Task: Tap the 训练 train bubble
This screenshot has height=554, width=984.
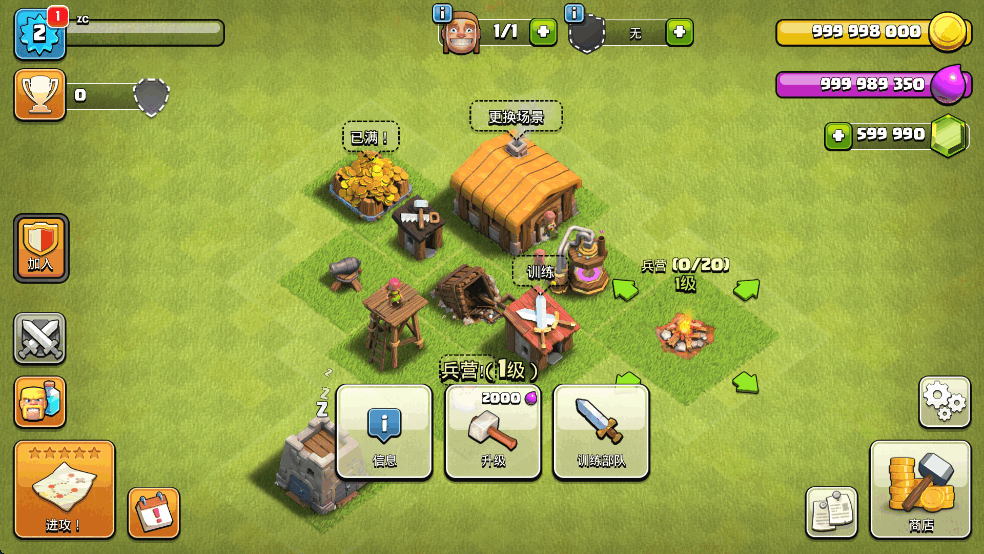Action: pyautogui.click(x=540, y=271)
